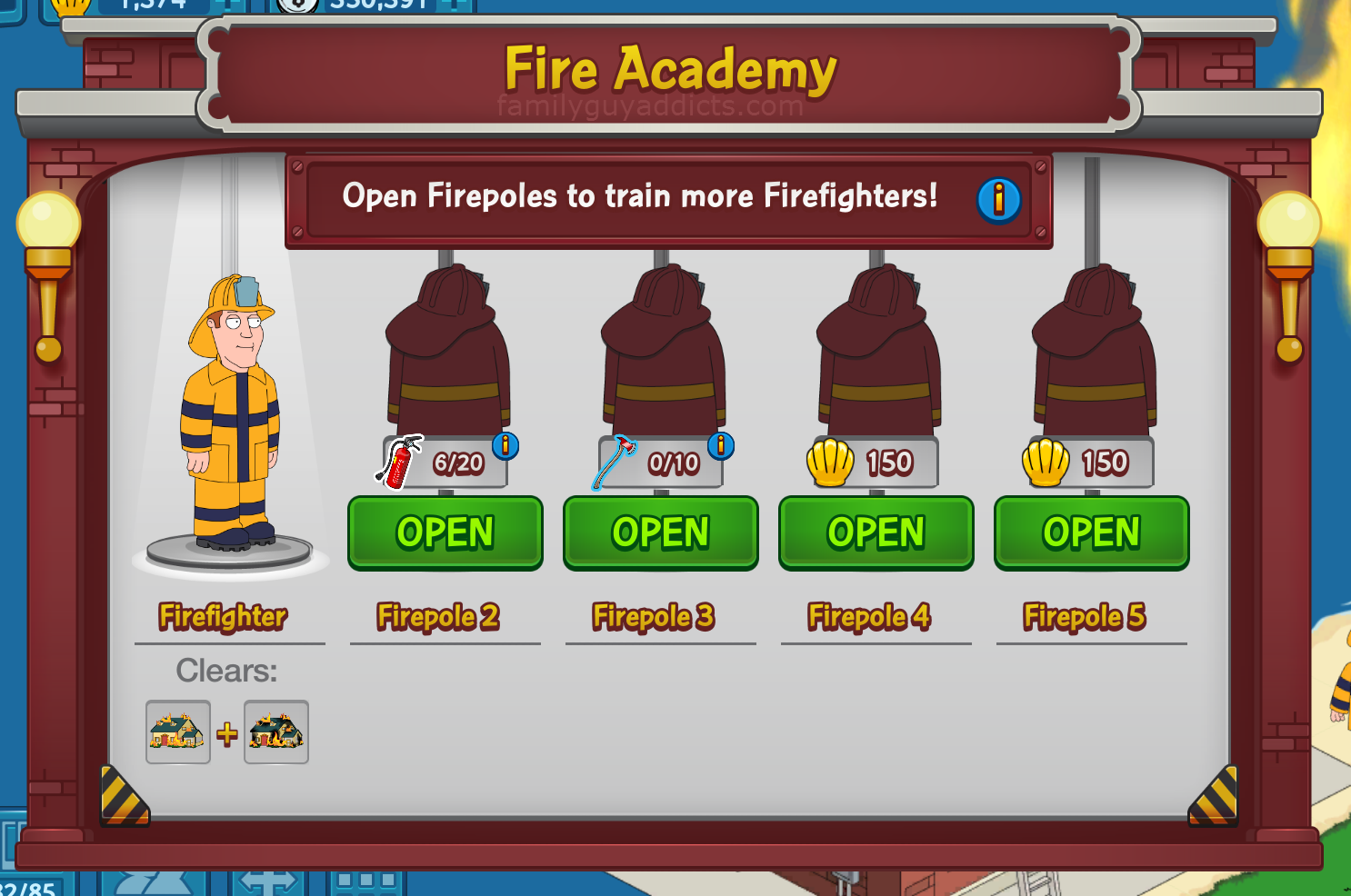Image resolution: width=1351 pixels, height=896 pixels.
Task: Show info on the Firepoles banner
Action: click(998, 199)
